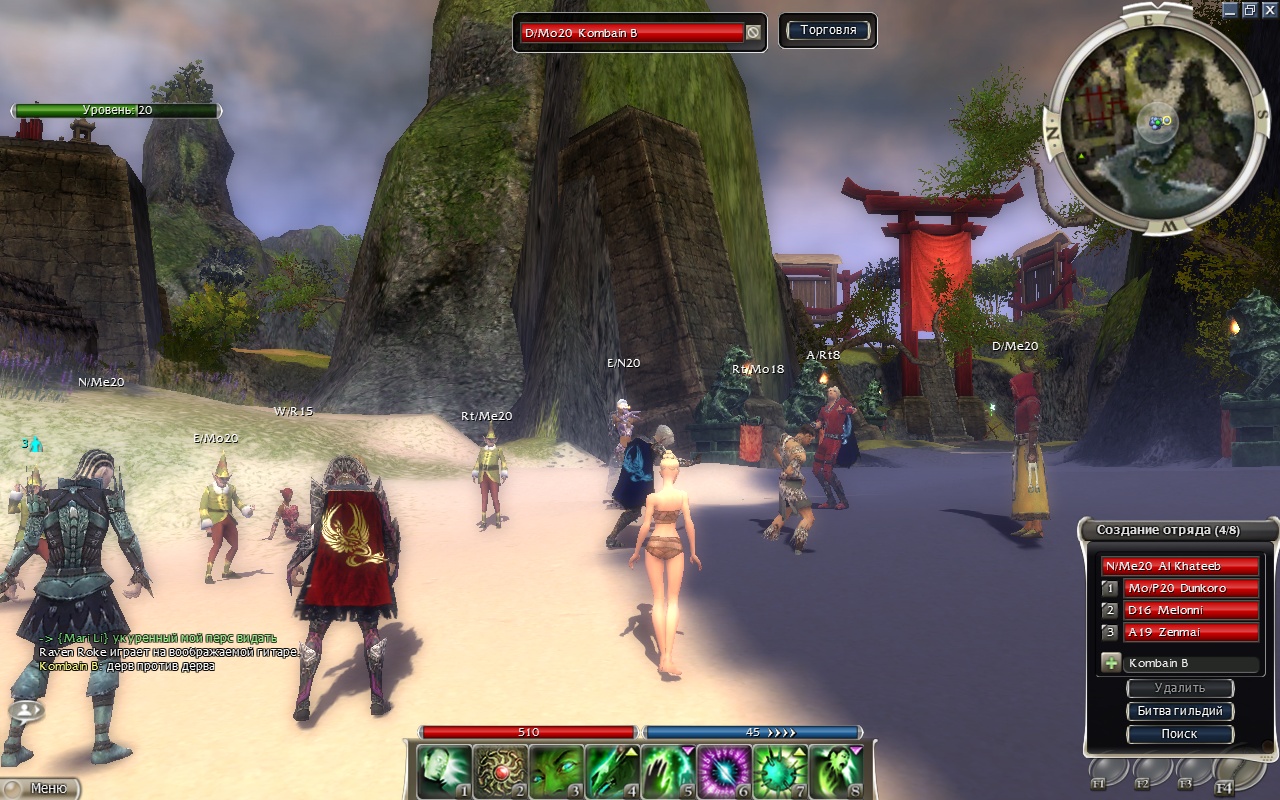The width and height of the screenshot is (1280, 800).
Task: Use skill 8 with the screaming figure icon
Action: (835, 771)
